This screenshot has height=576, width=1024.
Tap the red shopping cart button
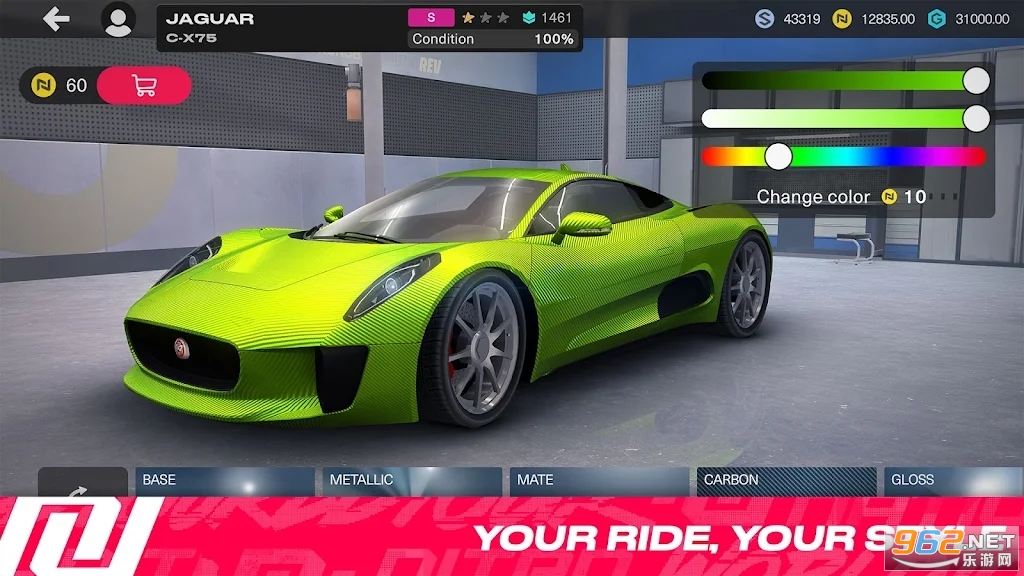(144, 86)
